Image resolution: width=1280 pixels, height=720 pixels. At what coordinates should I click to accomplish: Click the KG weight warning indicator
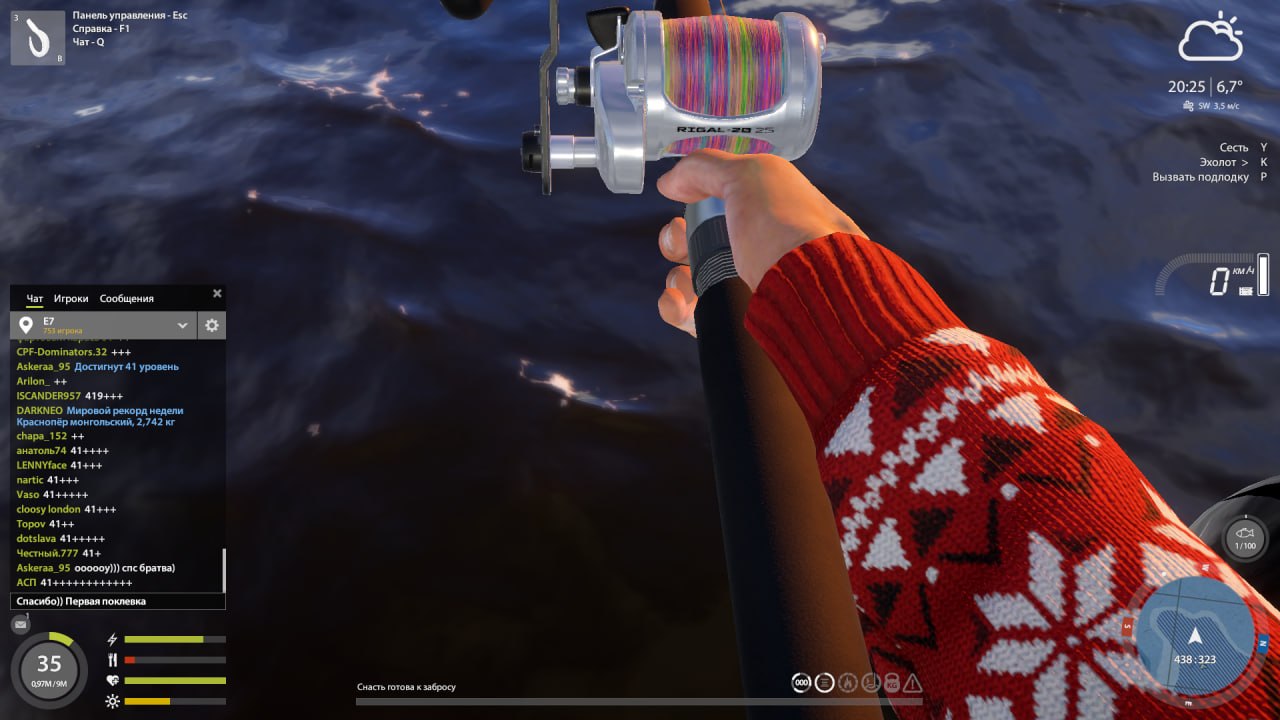click(x=890, y=682)
